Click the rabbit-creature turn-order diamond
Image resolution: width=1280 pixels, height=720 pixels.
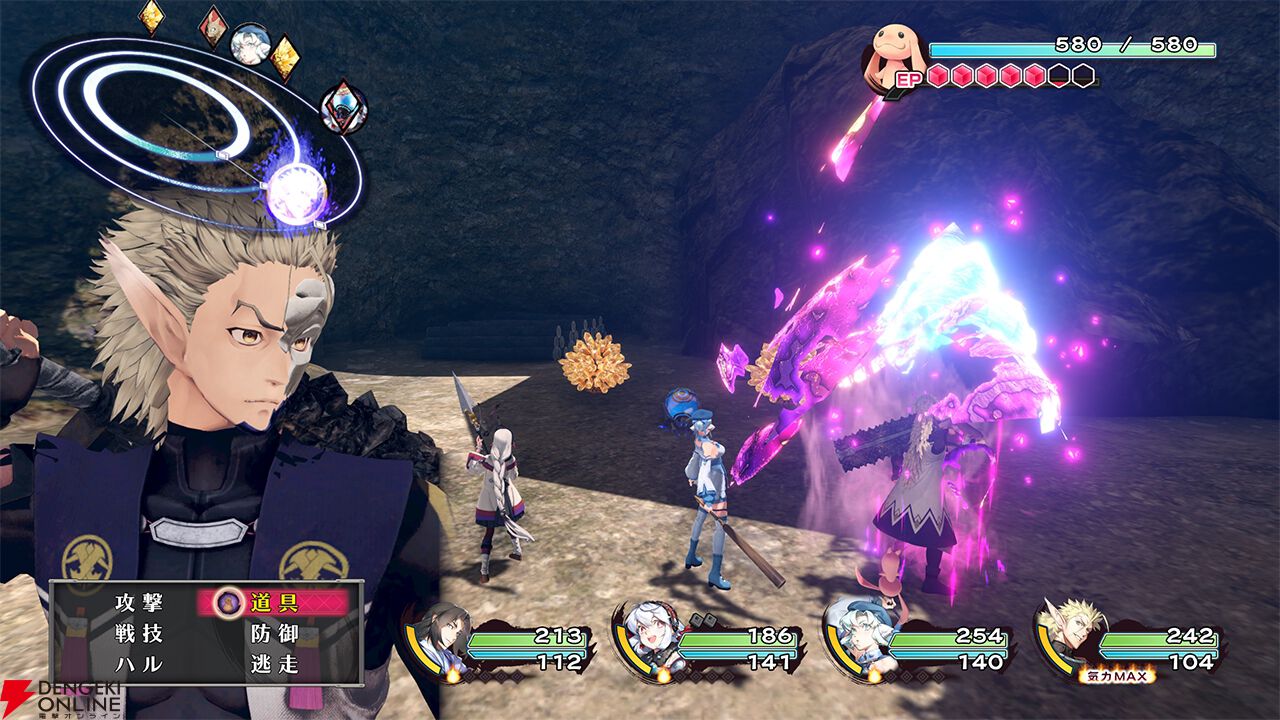coord(213,27)
